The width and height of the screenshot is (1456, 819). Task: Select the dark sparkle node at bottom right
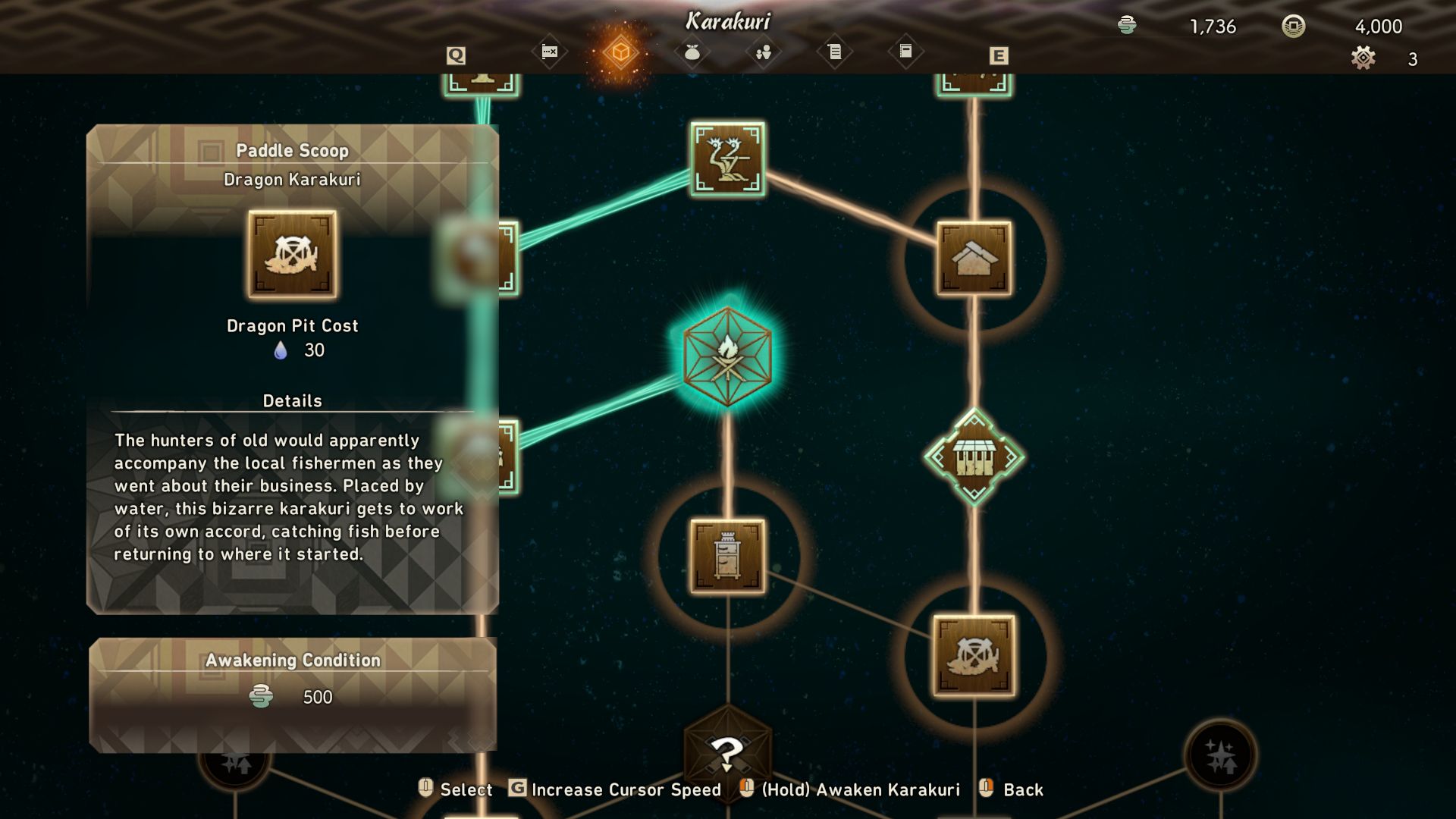pos(1220,755)
